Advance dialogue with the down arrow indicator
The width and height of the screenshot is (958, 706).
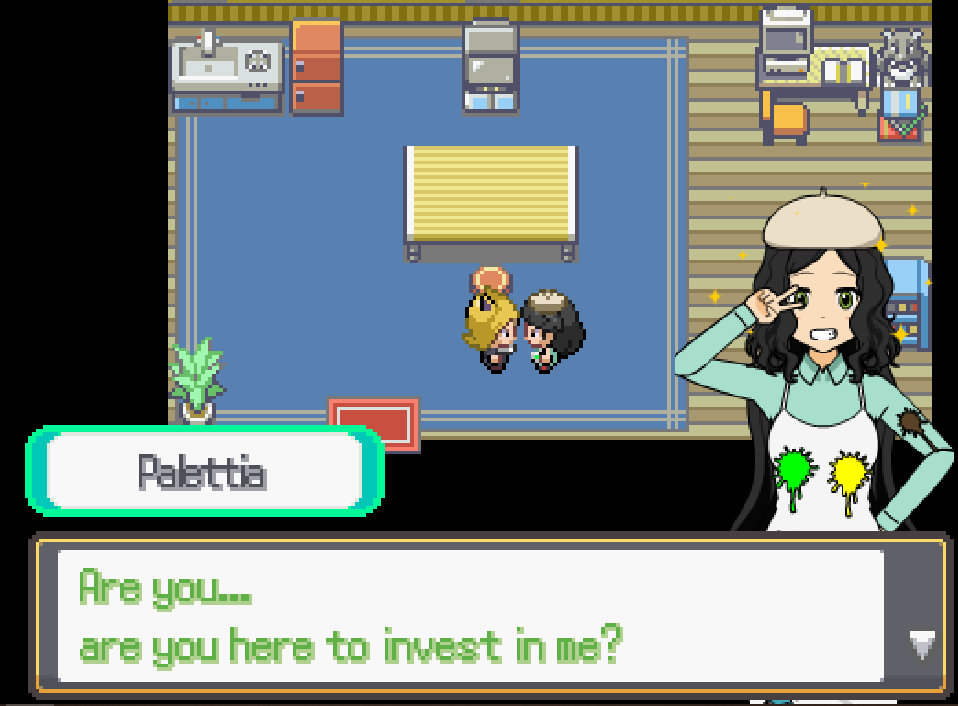(x=921, y=645)
